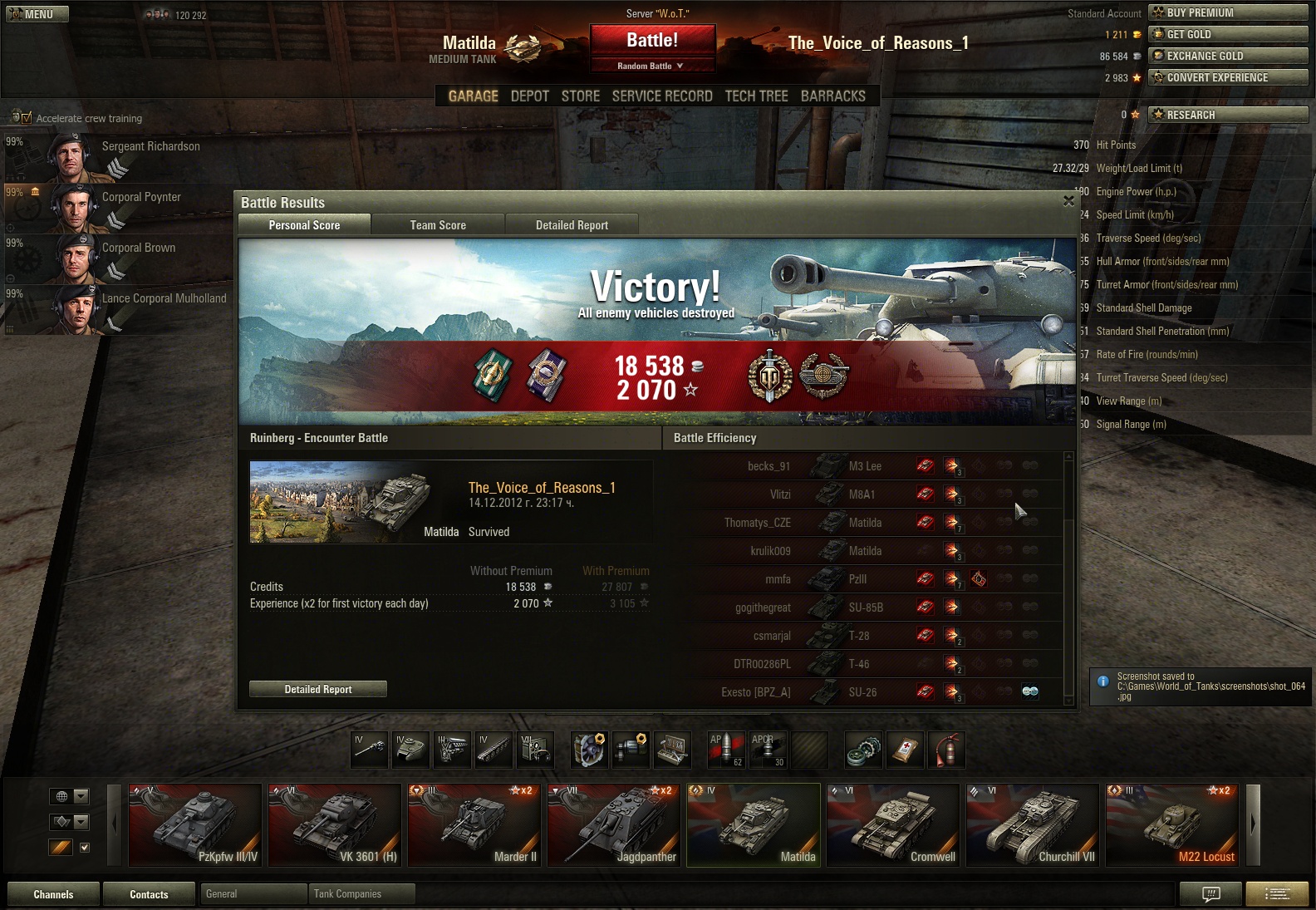Image resolution: width=1316 pixels, height=910 pixels.
Task: Click the Detailed Report button below credits
Action: (318, 689)
